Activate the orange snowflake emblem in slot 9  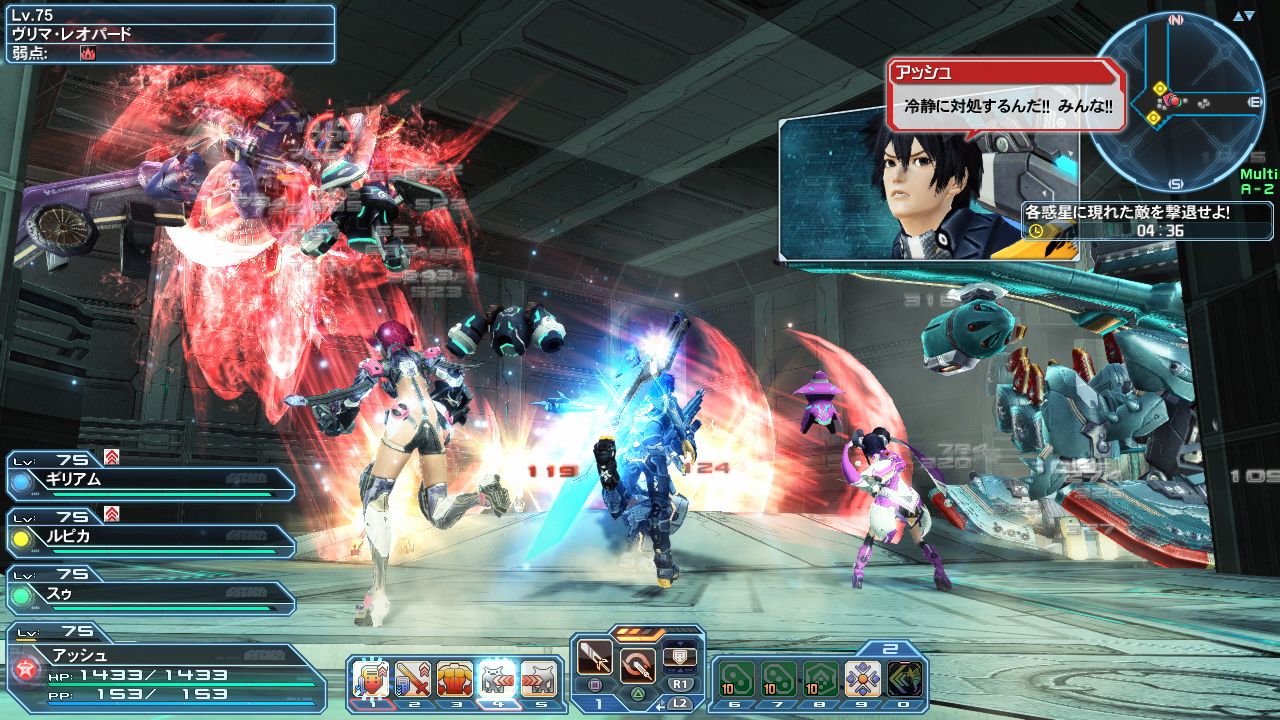click(862, 680)
